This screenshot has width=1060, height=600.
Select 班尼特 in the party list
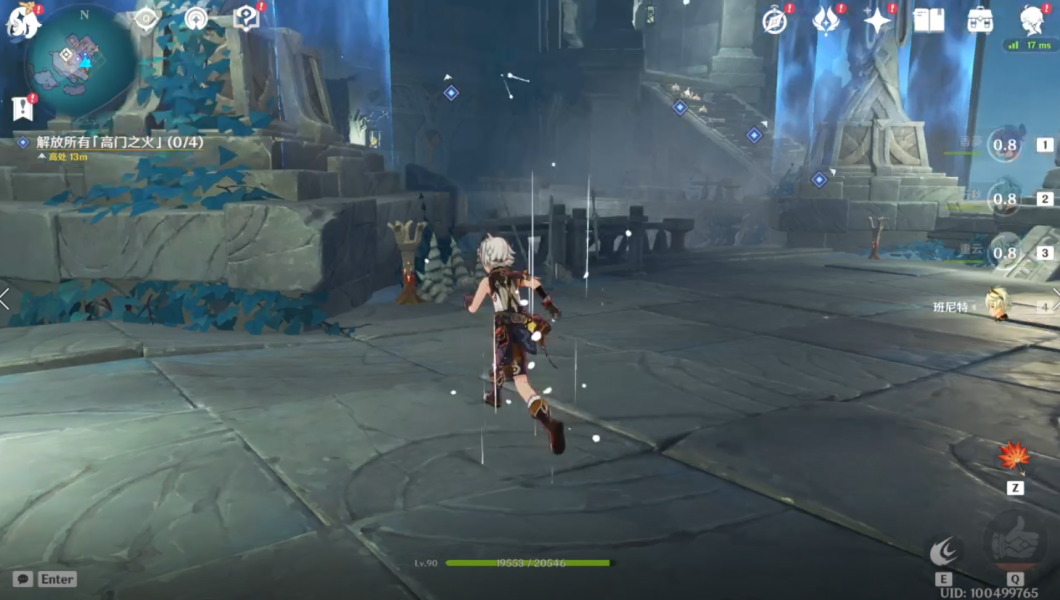[x=995, y=304]
